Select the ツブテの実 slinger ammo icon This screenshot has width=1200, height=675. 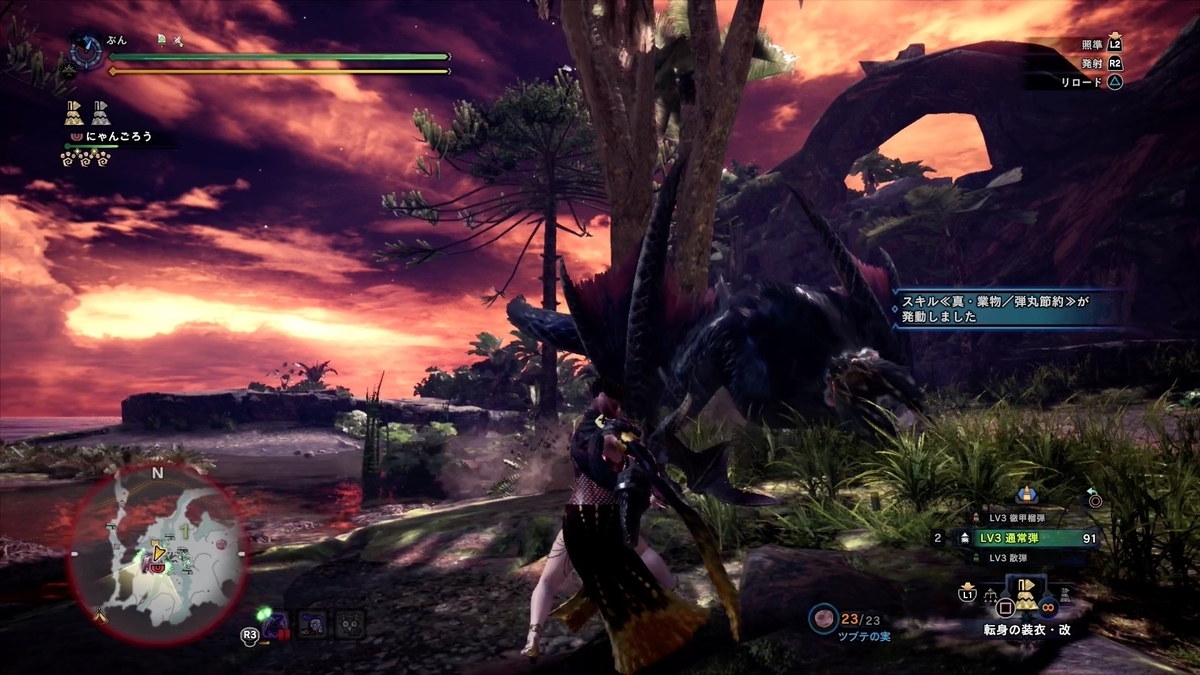822,618
